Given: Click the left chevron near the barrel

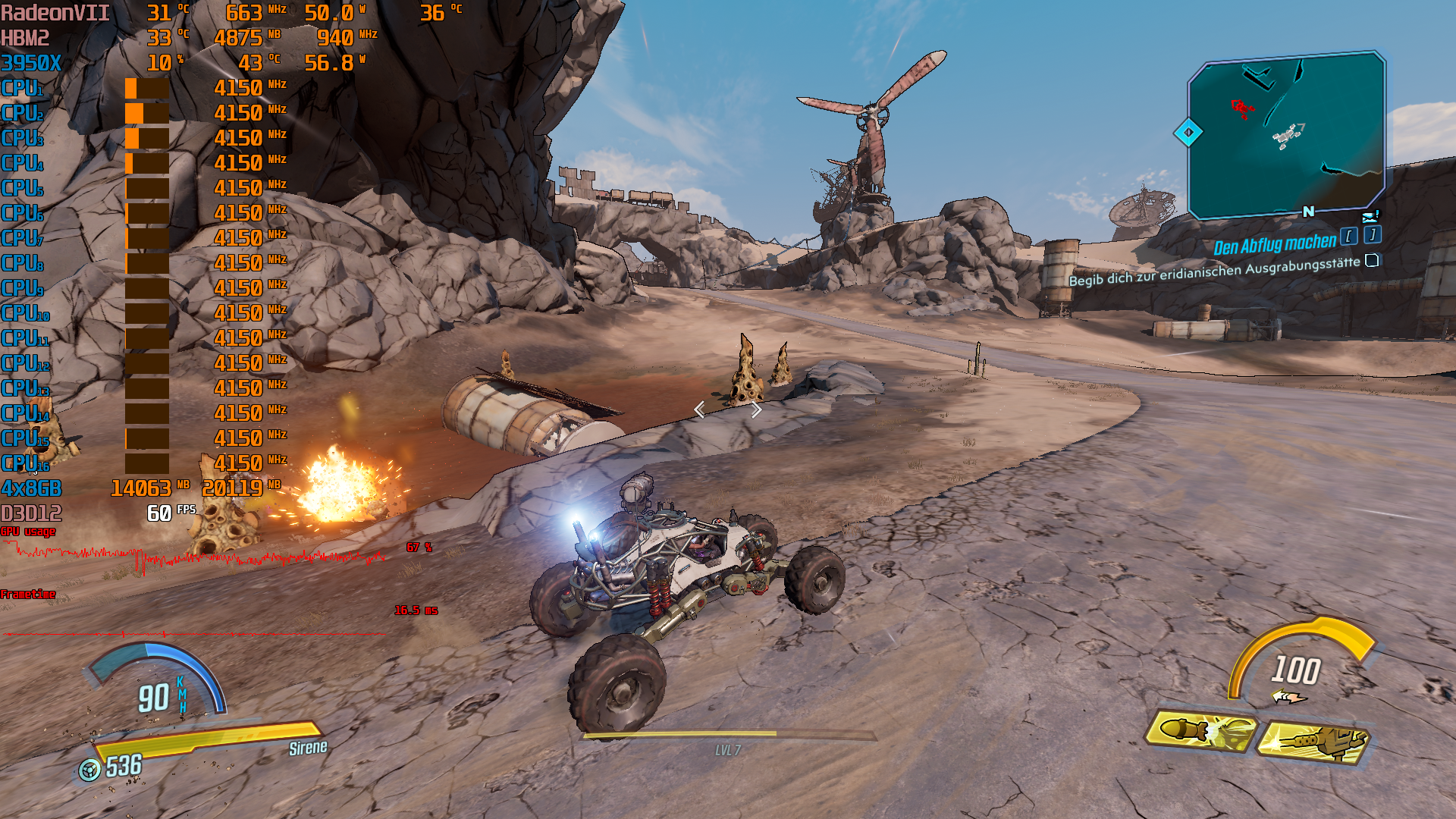Looking at the screenshot, I should (700, 409).
